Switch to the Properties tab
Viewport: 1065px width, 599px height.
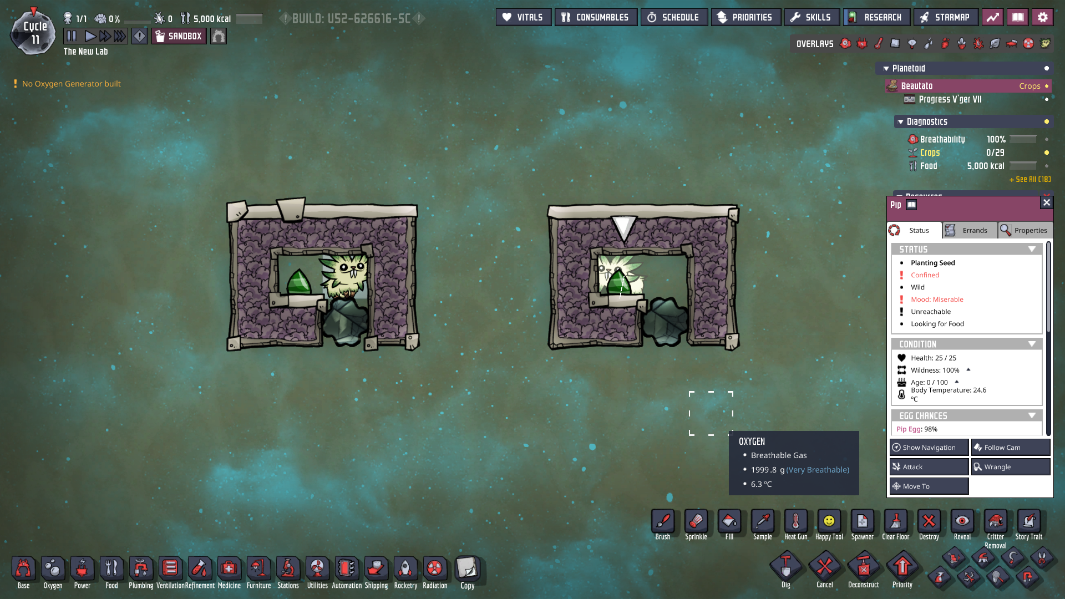click(x=1024, y=230)
